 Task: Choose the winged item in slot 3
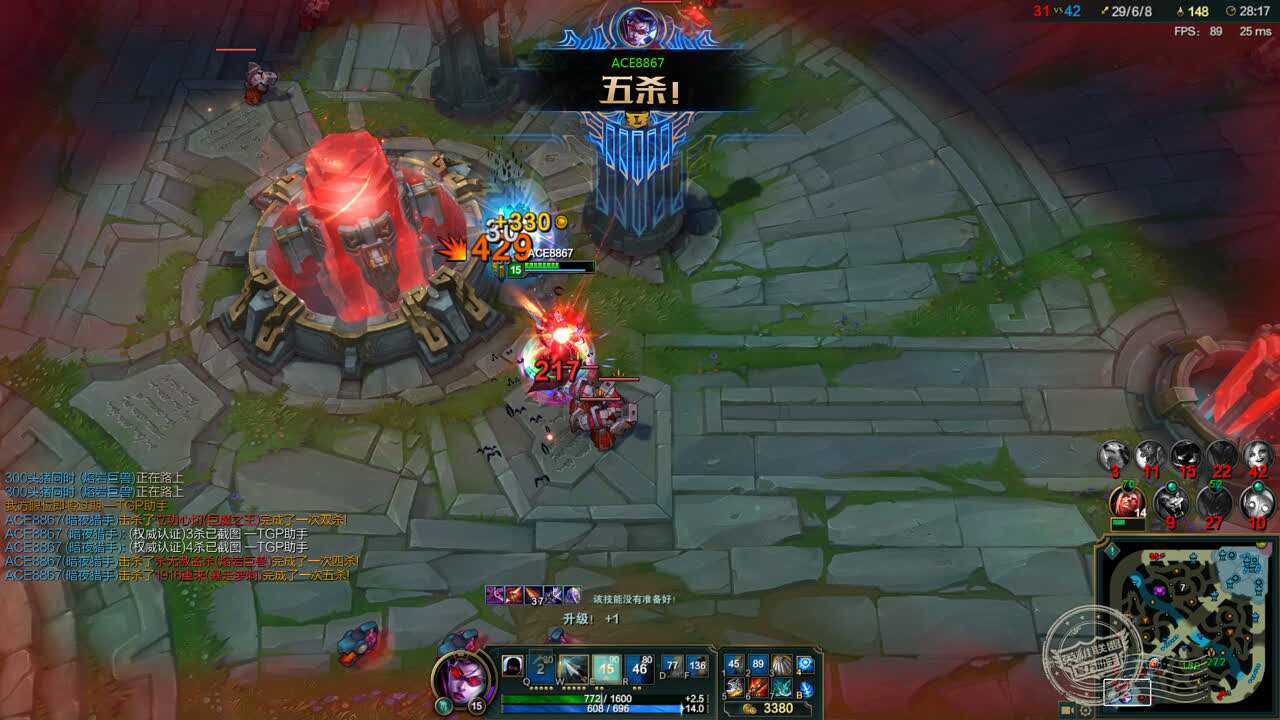coord(781,665)
